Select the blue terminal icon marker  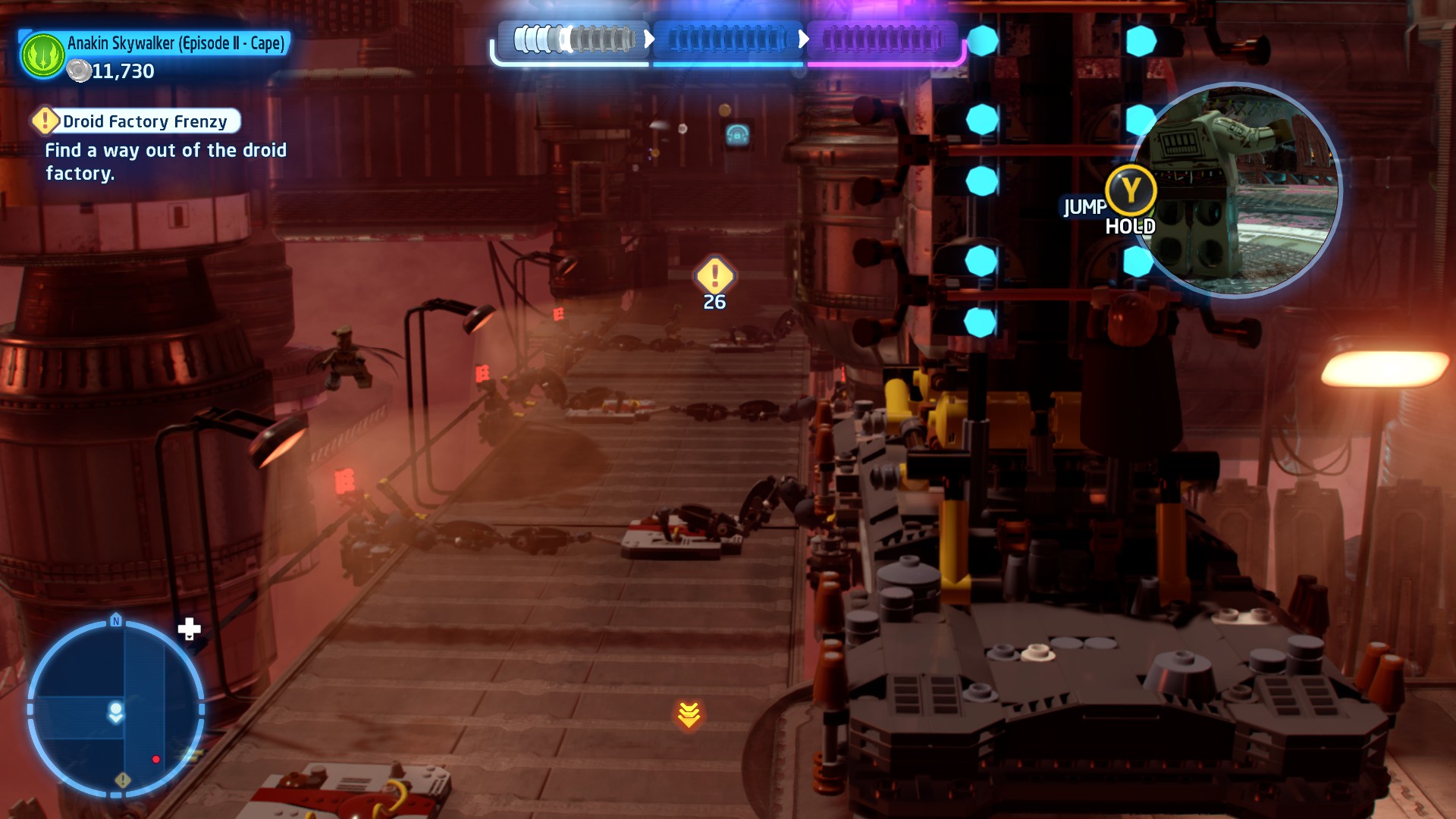click(x=737, y=135)
